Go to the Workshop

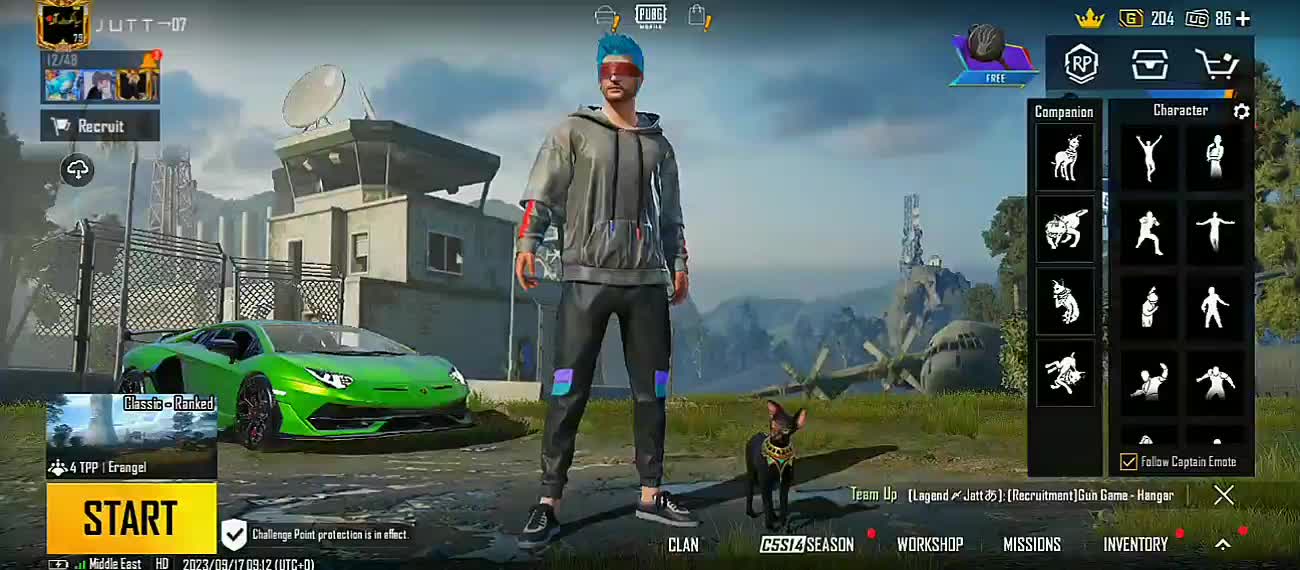[929, 545]
